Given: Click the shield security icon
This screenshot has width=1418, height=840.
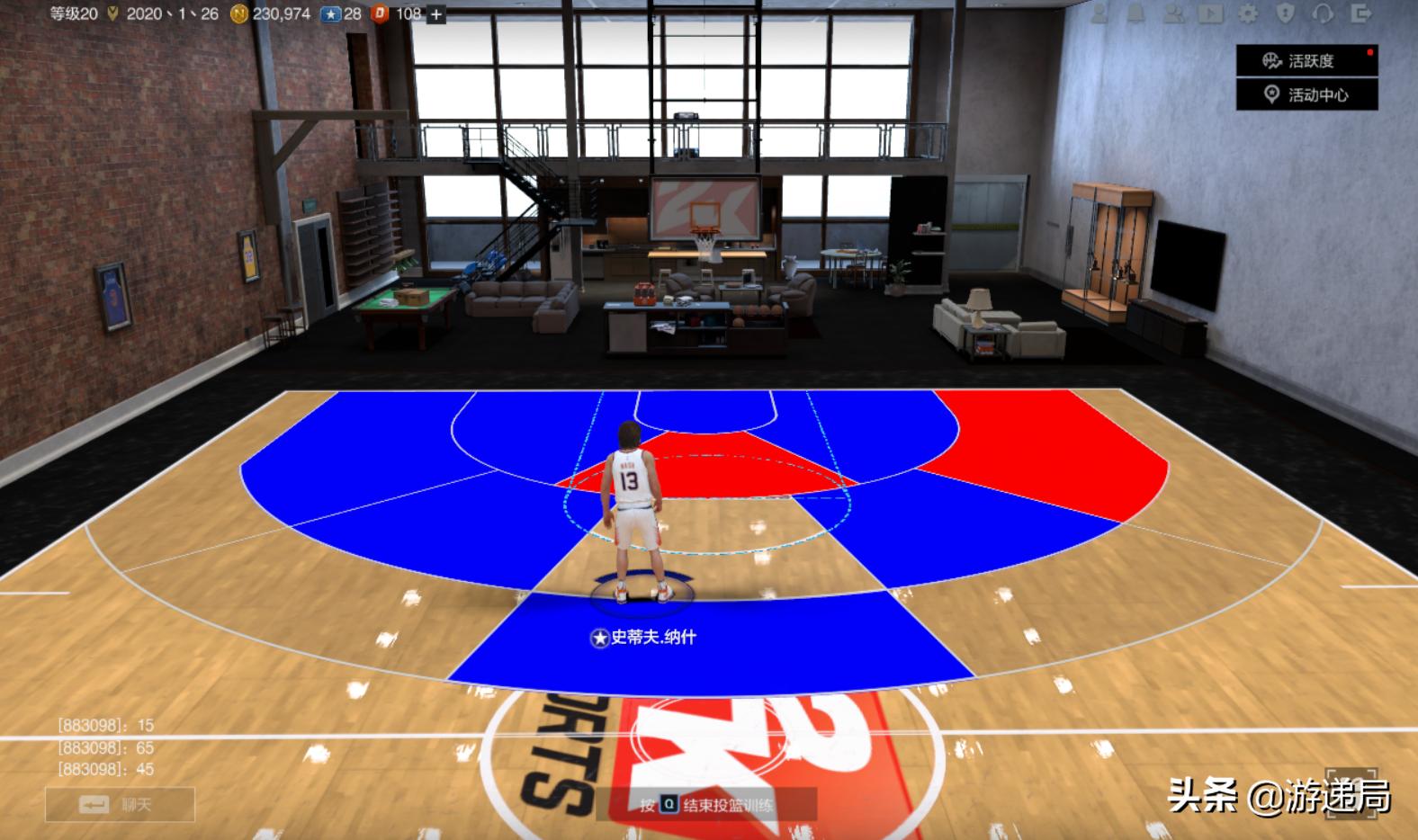Looking at the screenshot, I should coord(1286,14).
